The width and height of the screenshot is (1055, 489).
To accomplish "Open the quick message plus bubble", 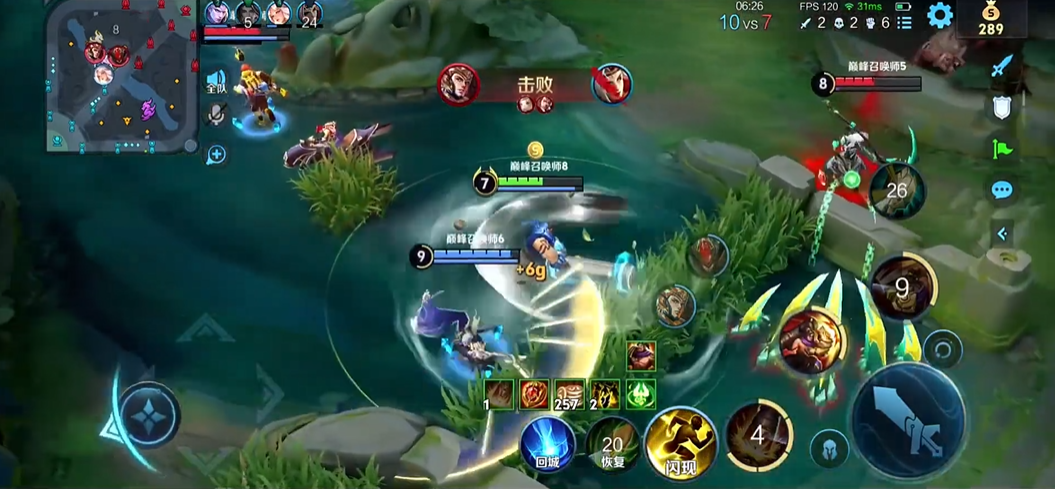I will click(x=216, y=154).
